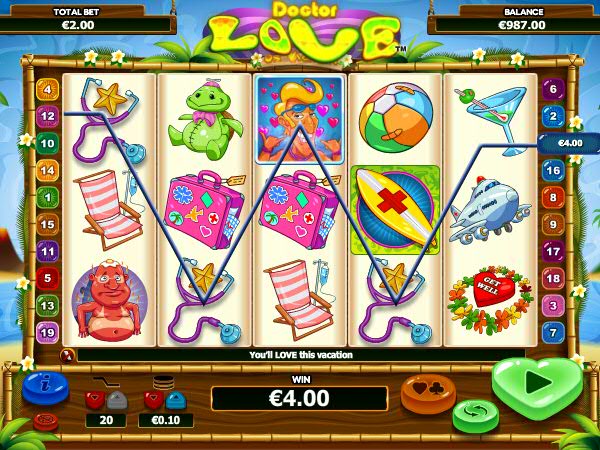Select payline number 12 marker
The image size is (600, 450).
tap(46, 116)
